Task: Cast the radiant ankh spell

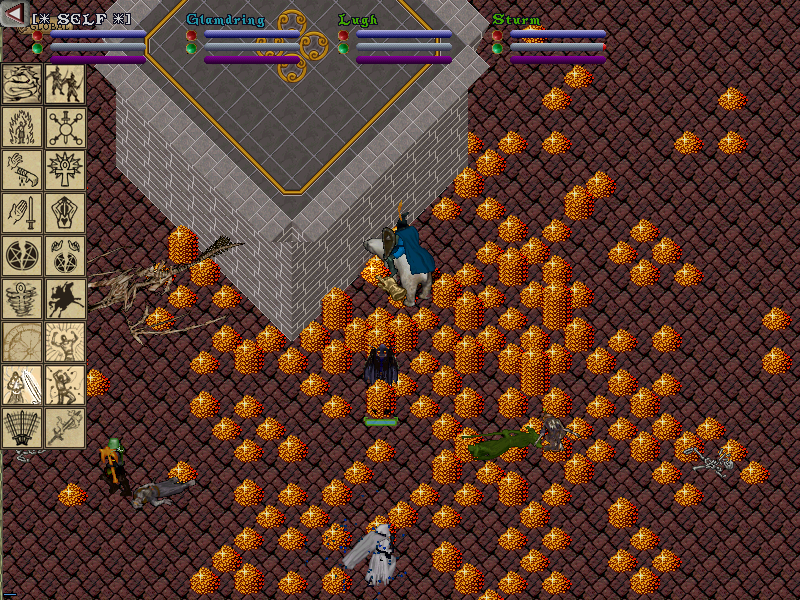Action: (x=65, y=170)
